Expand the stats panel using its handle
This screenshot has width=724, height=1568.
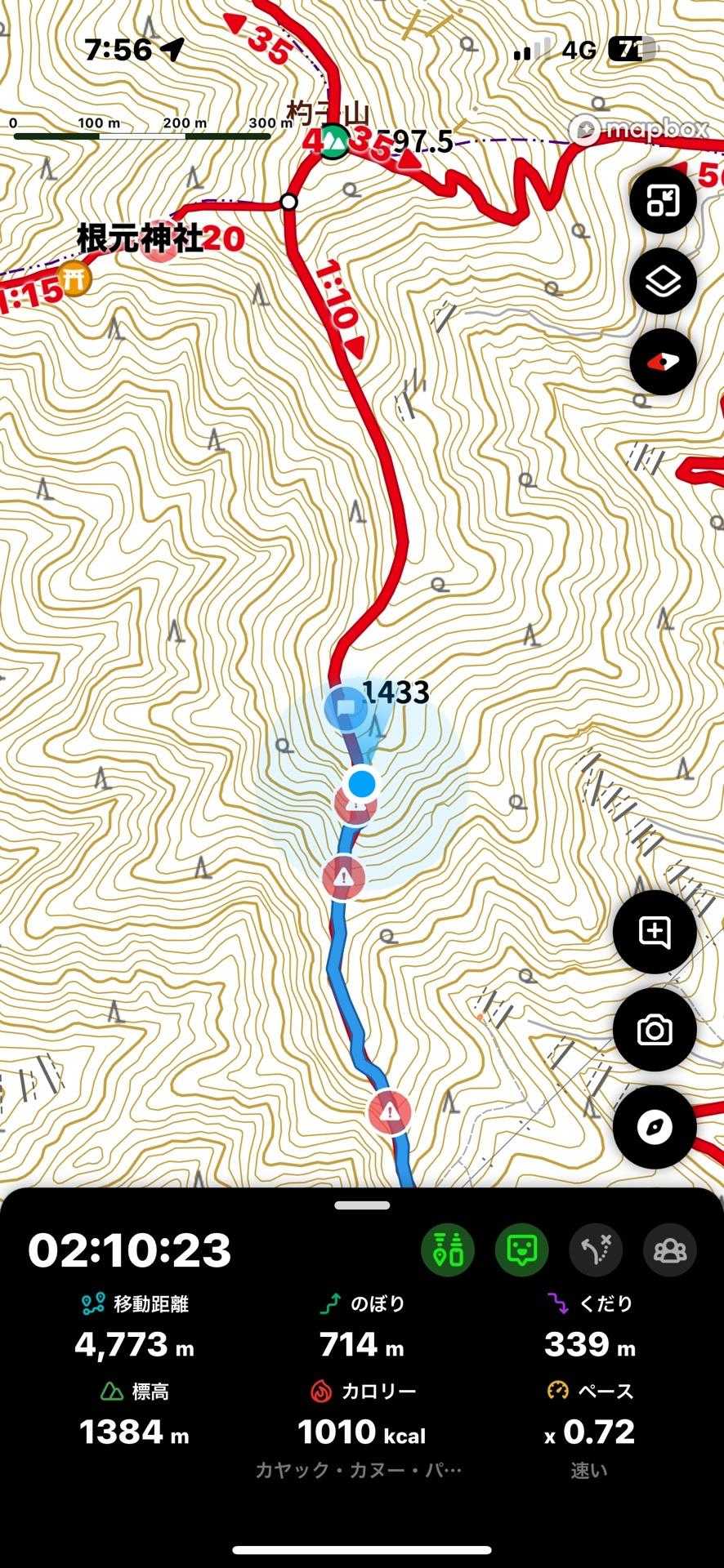(362, 1205)
